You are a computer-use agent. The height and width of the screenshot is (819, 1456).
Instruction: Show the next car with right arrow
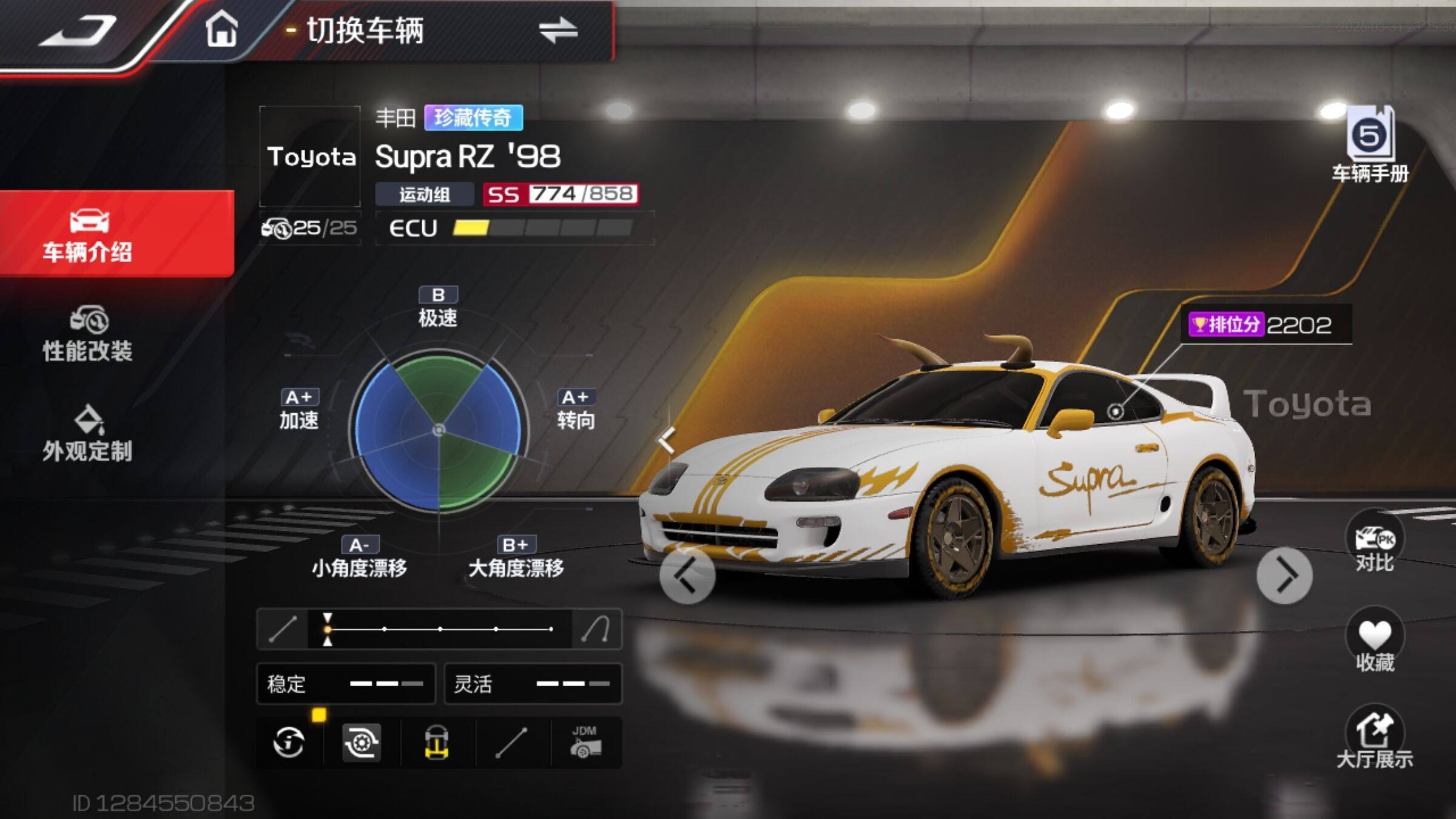click(1284, 575)
